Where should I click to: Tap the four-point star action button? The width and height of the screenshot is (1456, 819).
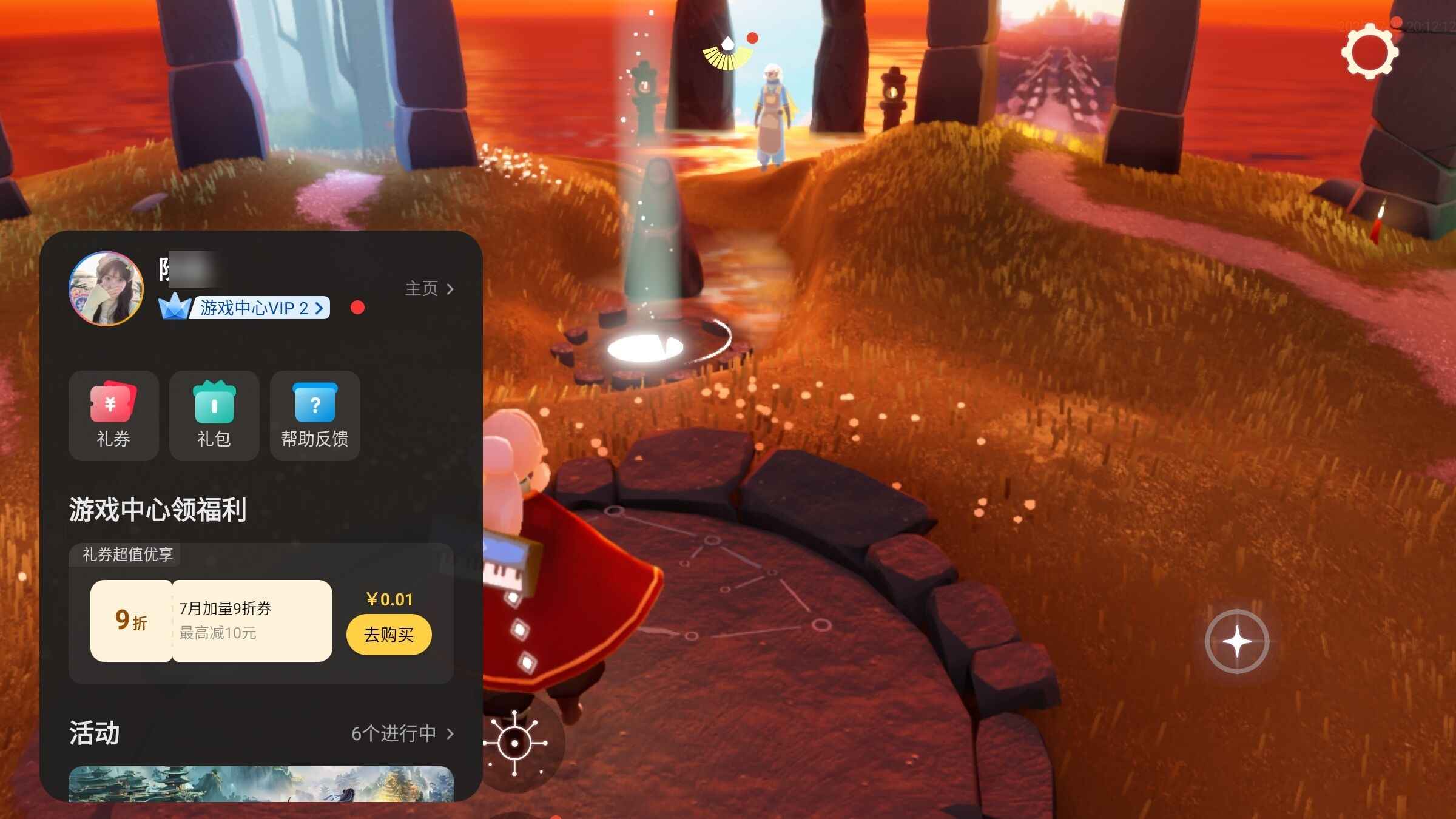click(x=1236, y=641)
